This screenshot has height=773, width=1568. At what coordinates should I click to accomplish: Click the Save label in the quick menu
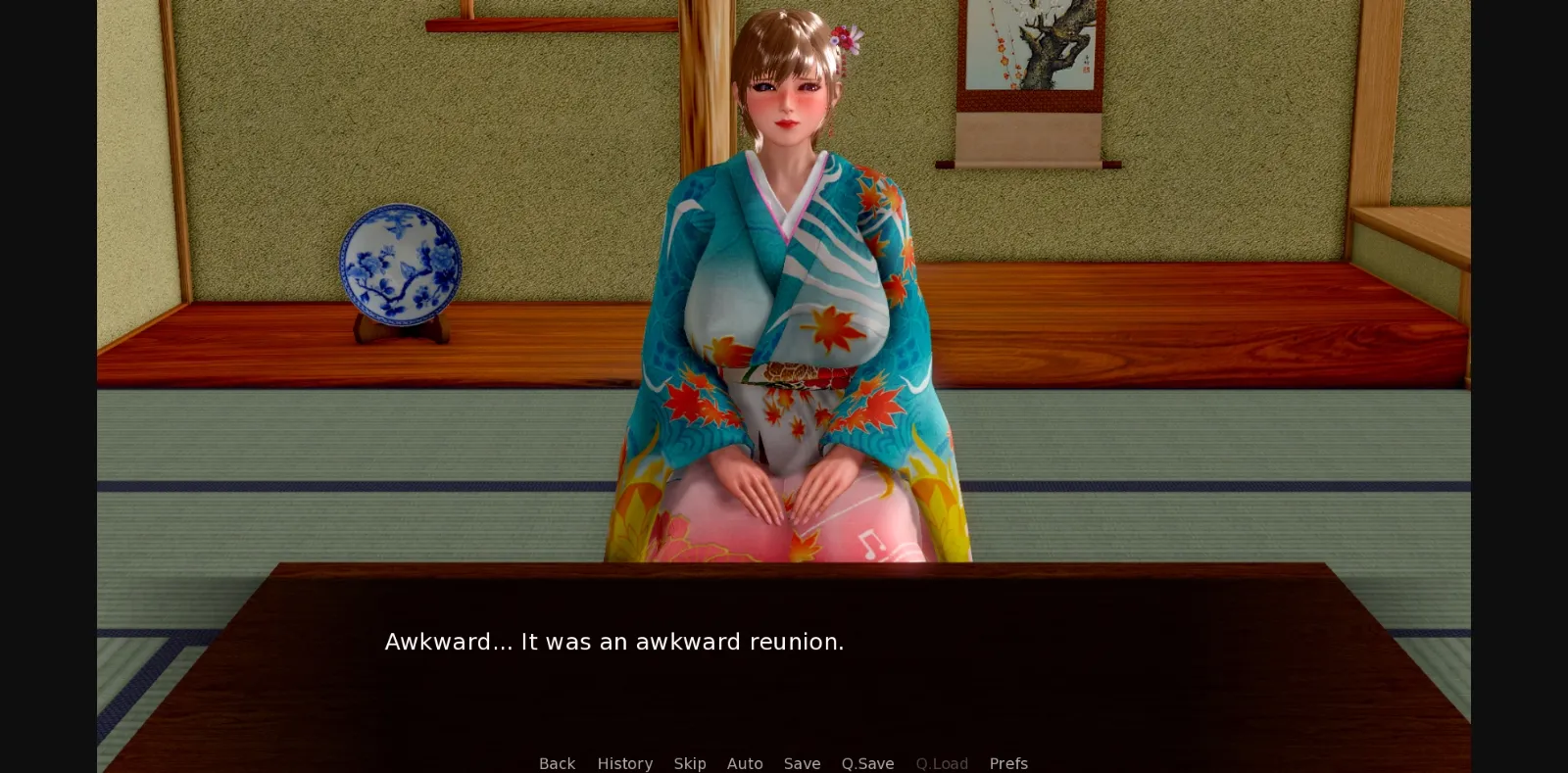coord(802,763)
